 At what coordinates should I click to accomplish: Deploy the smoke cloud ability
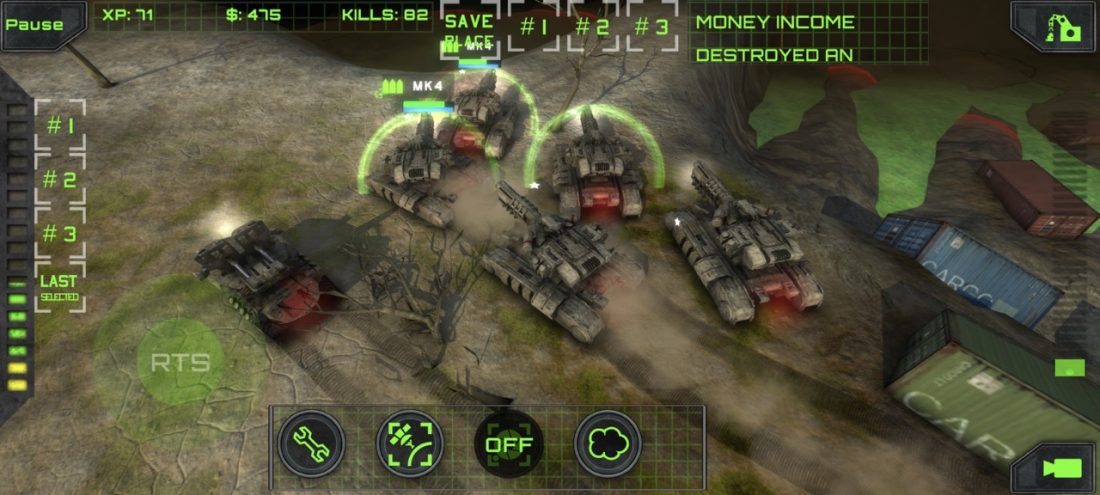(607, 443)
